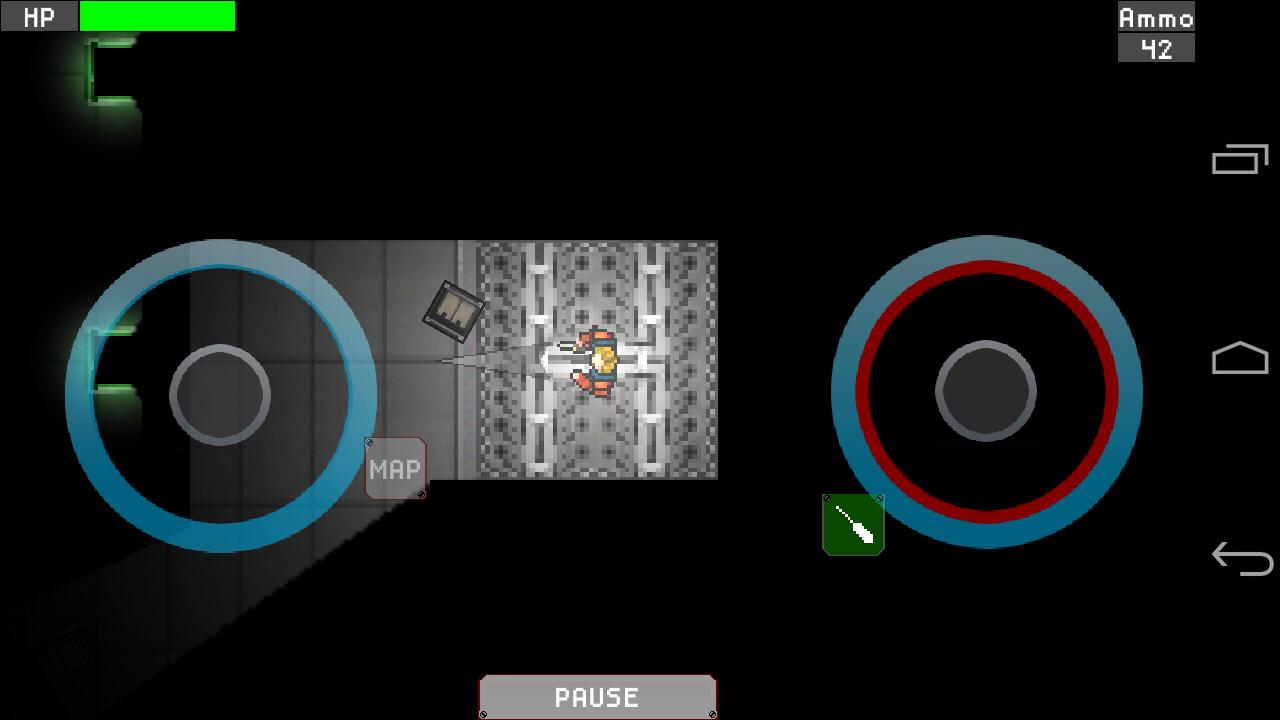This screenshot has height=720, width=1280.
Task: Tap the wooden crate near the corridor
Action: click(x=452, y=310)
